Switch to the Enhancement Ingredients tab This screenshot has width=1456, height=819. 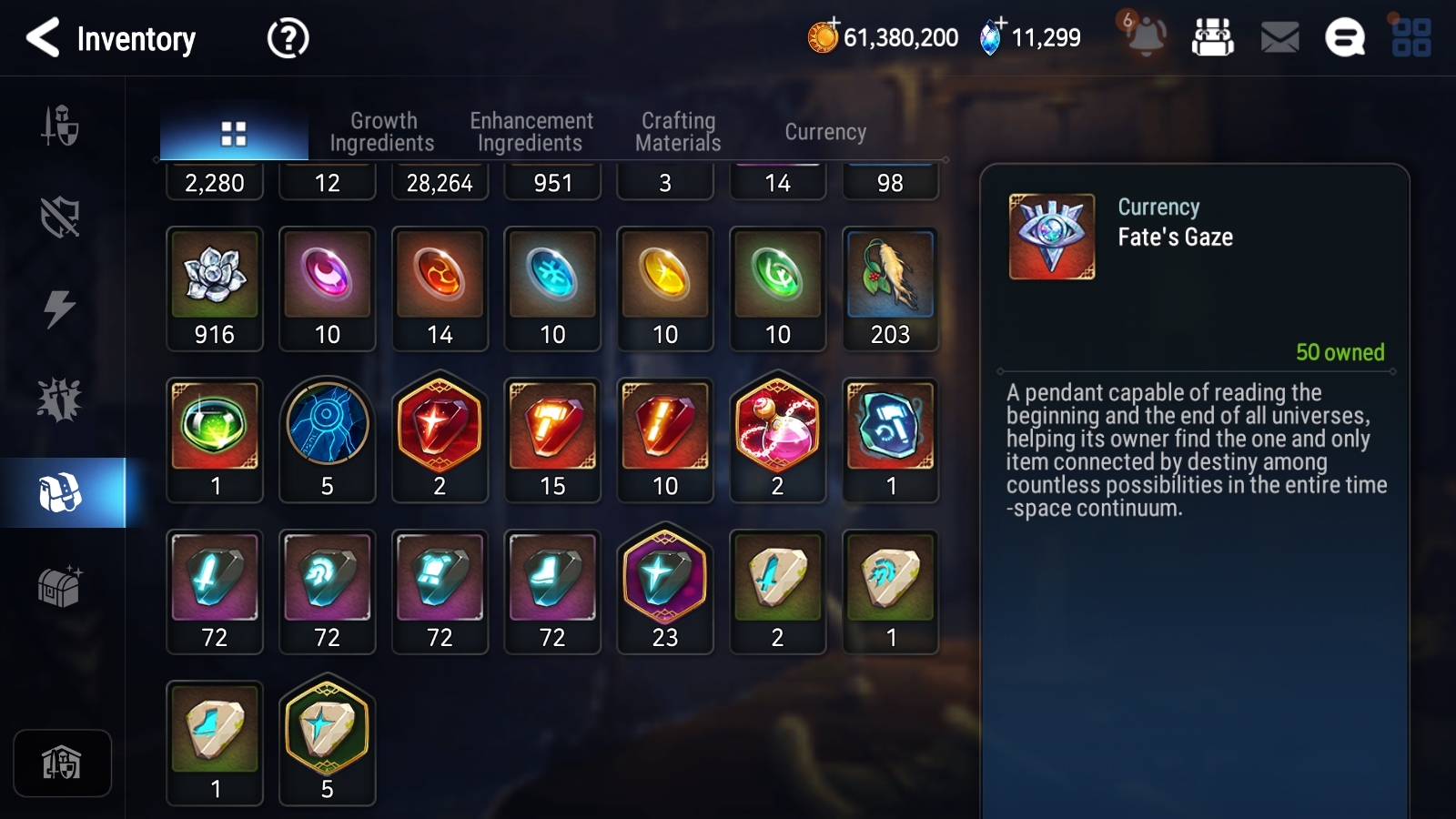click(x=530, y=130)
